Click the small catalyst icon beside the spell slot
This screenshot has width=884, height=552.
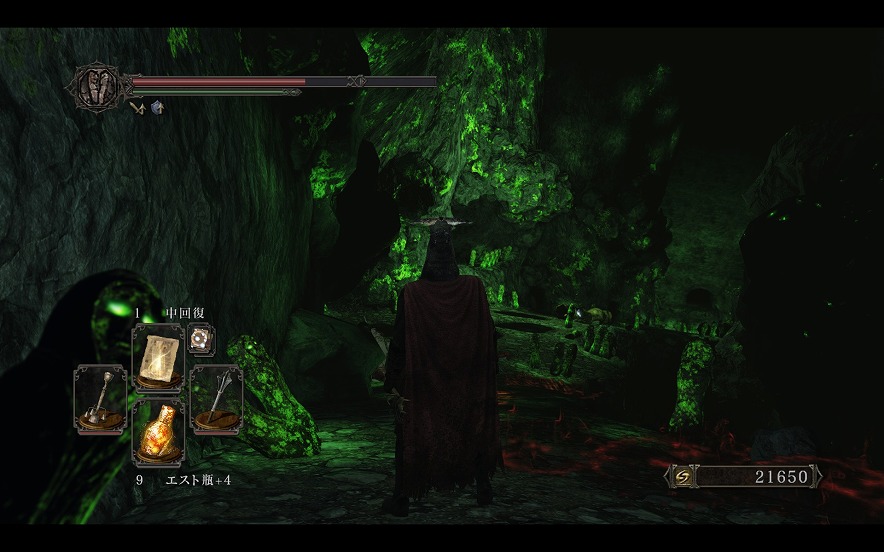tap(201, 339)
